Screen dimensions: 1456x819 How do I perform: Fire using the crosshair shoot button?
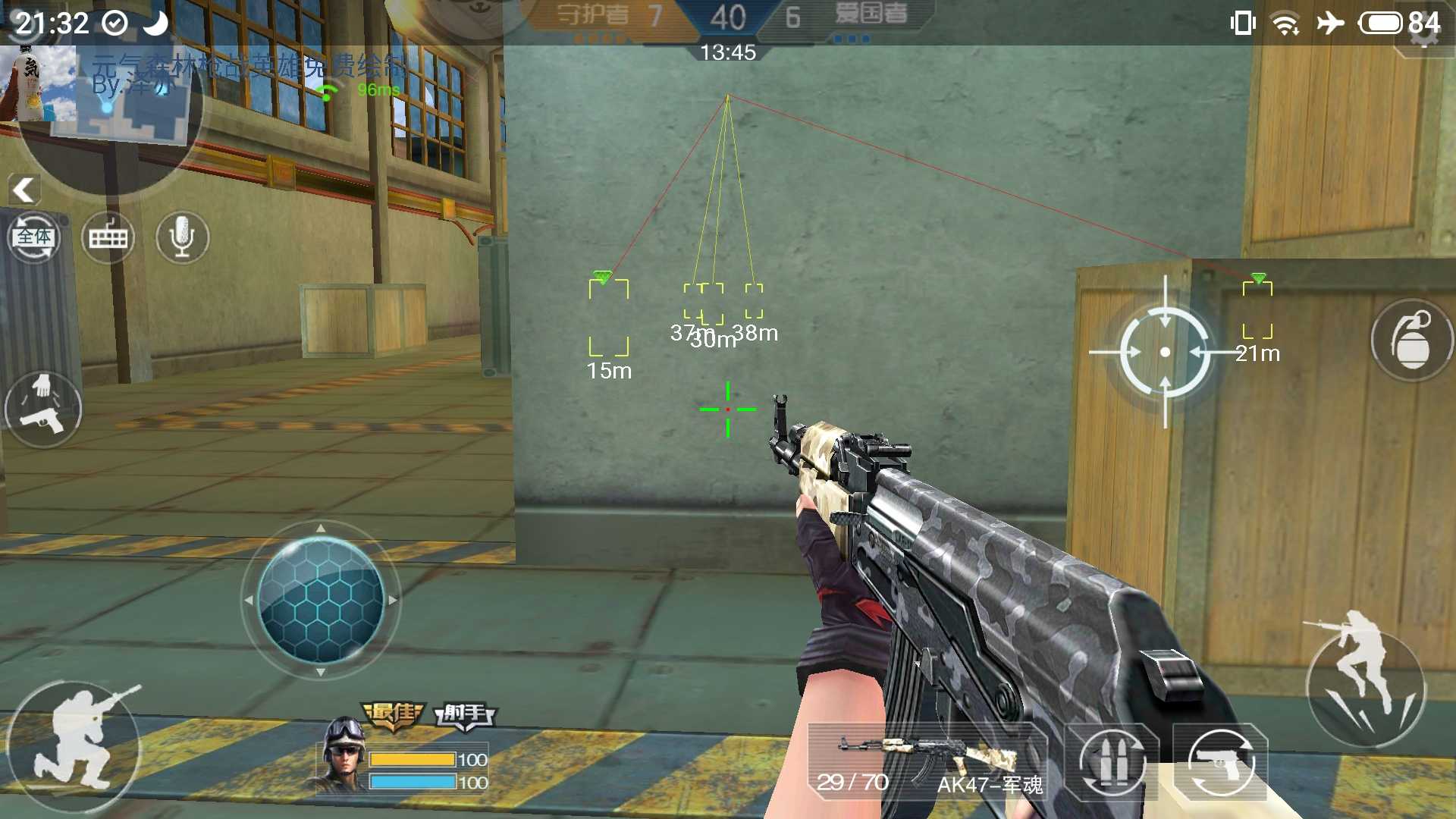(x=1165, y=352)
